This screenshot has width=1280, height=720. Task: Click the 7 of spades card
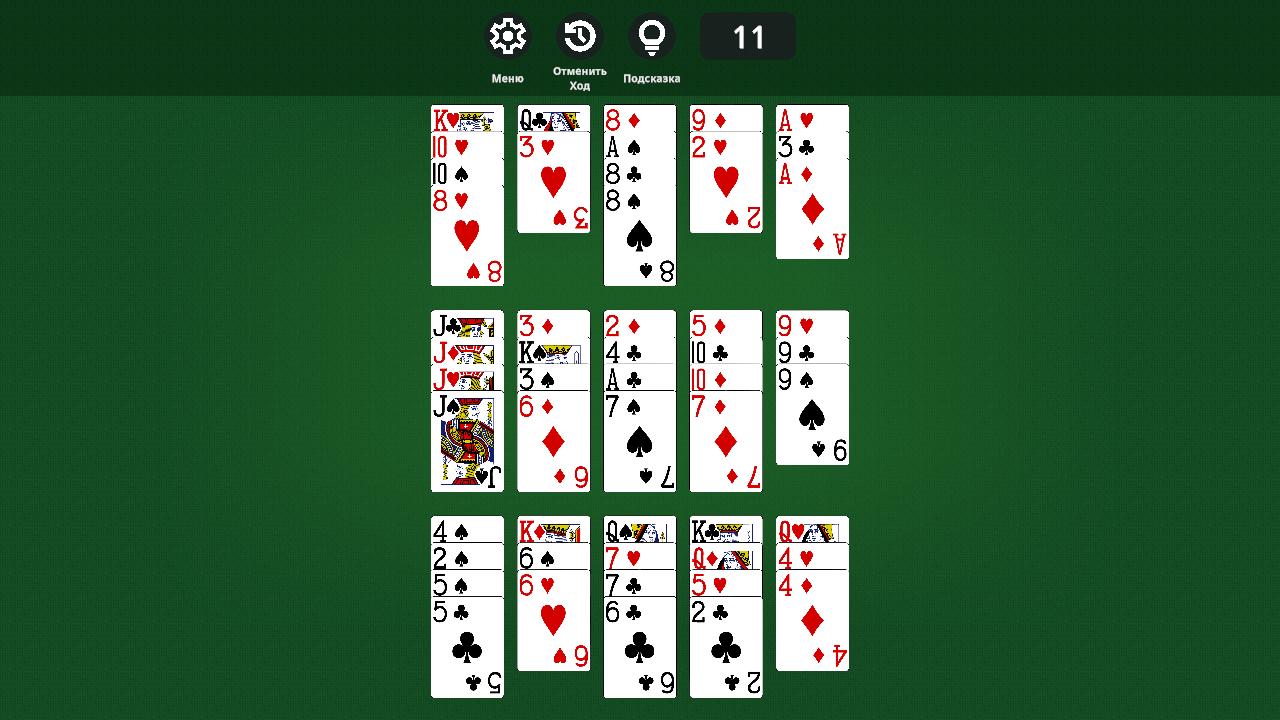(639, 440)
